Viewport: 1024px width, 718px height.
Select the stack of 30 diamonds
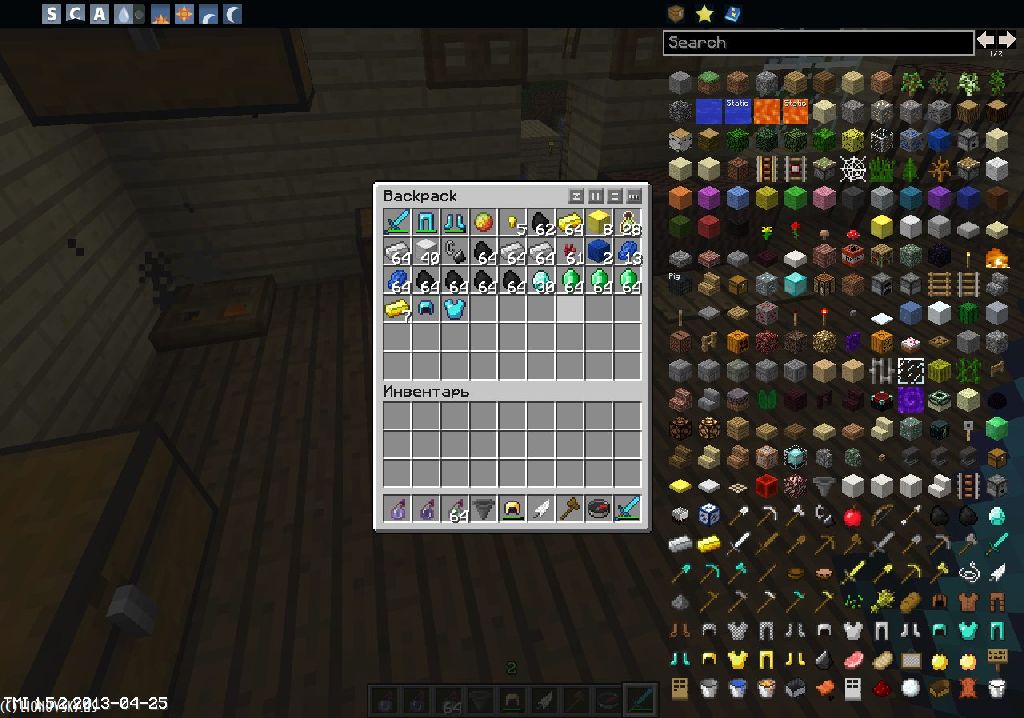(542, 280)
